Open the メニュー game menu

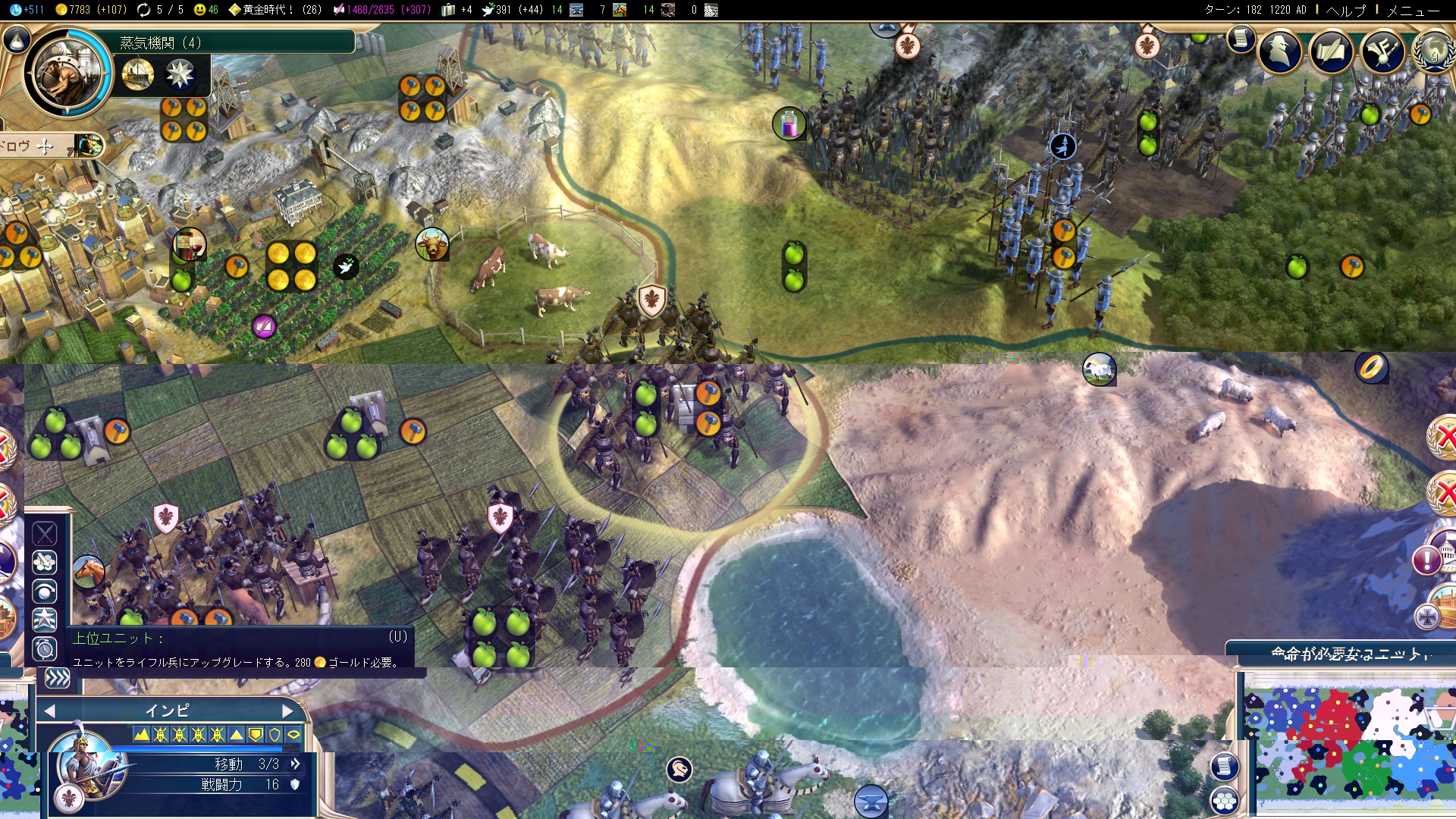(1413, 11)
